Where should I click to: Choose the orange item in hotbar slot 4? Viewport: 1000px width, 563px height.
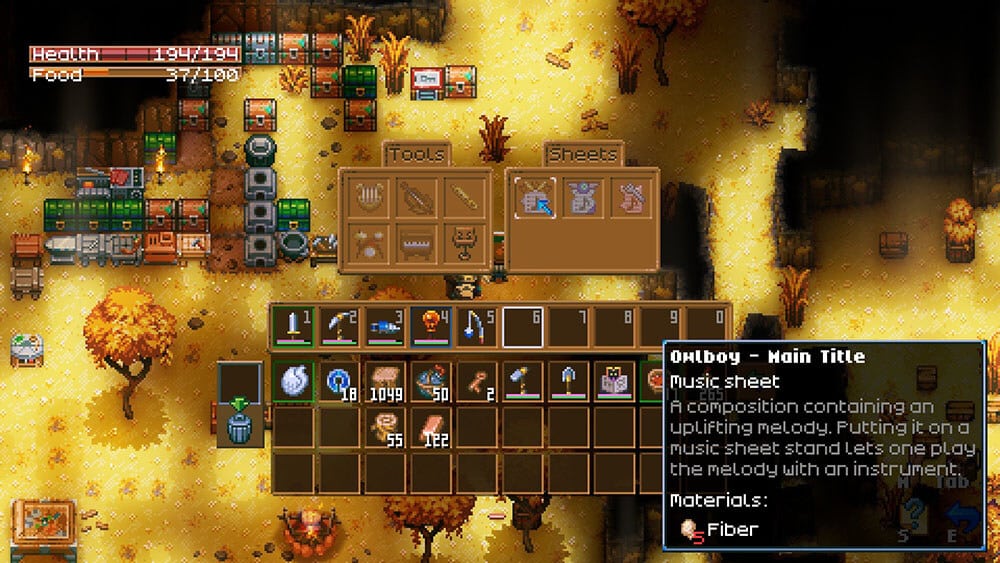coord(431,326)
